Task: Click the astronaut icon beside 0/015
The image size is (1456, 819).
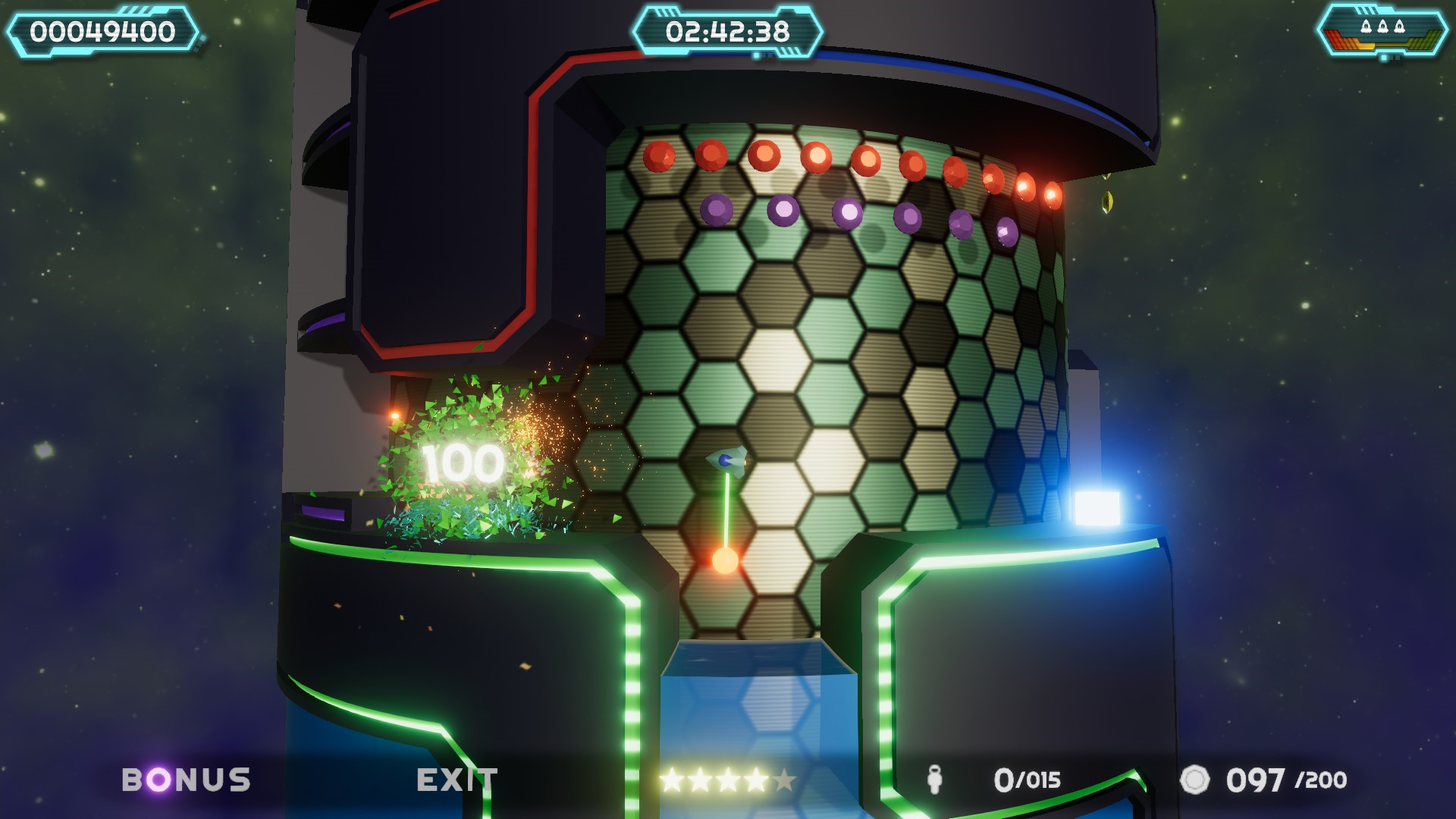Action: [935, 777]
